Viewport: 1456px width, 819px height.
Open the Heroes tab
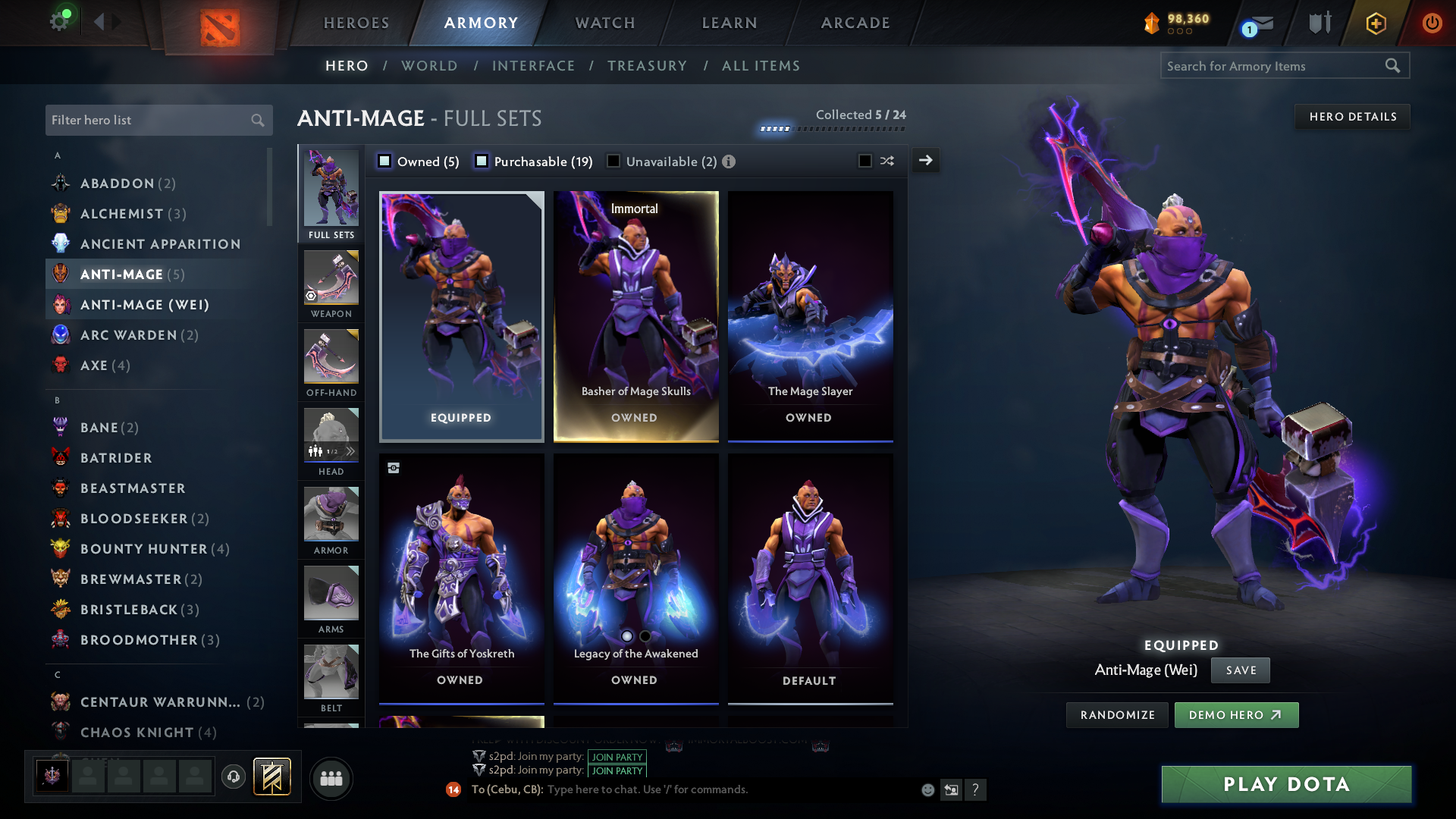pyautogui.click(x=356, y=23)
